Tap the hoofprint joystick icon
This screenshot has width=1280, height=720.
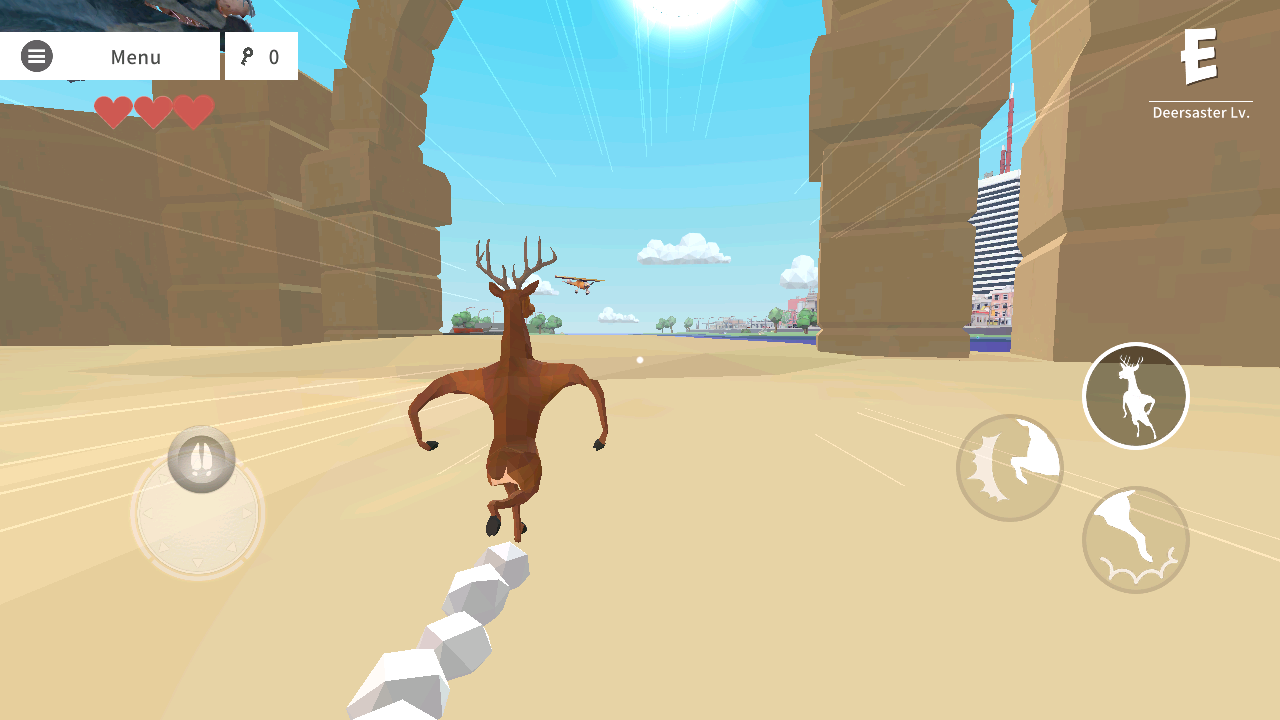click(x=200, y=460)
